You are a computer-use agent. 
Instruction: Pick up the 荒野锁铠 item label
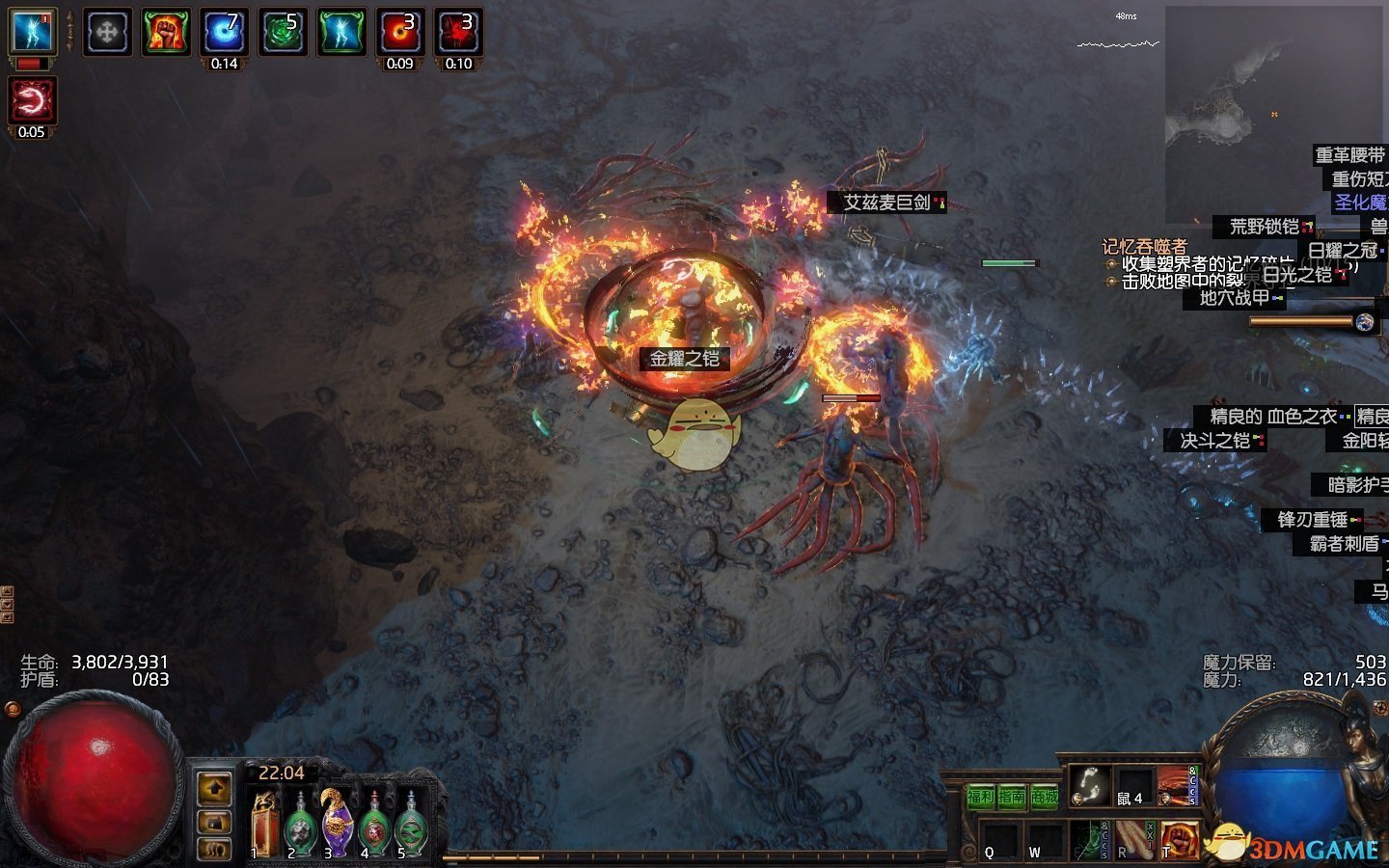pyautogui.click(x=1265, y=227)
